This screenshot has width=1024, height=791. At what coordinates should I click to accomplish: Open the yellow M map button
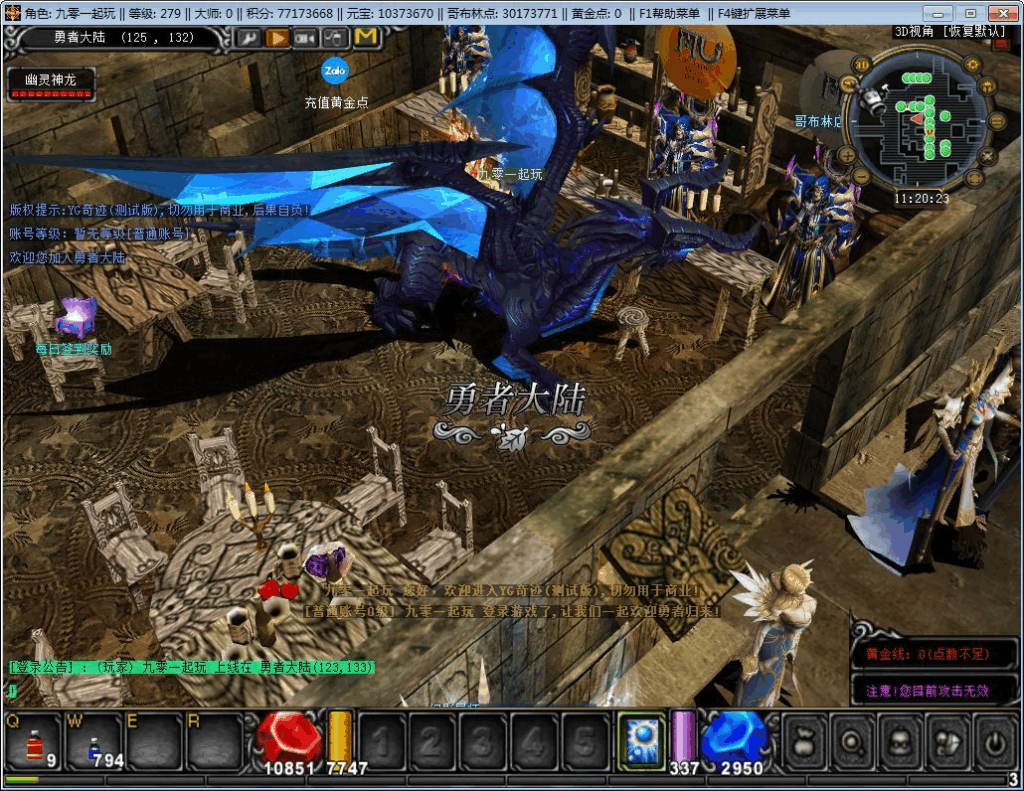coord(366,38)
